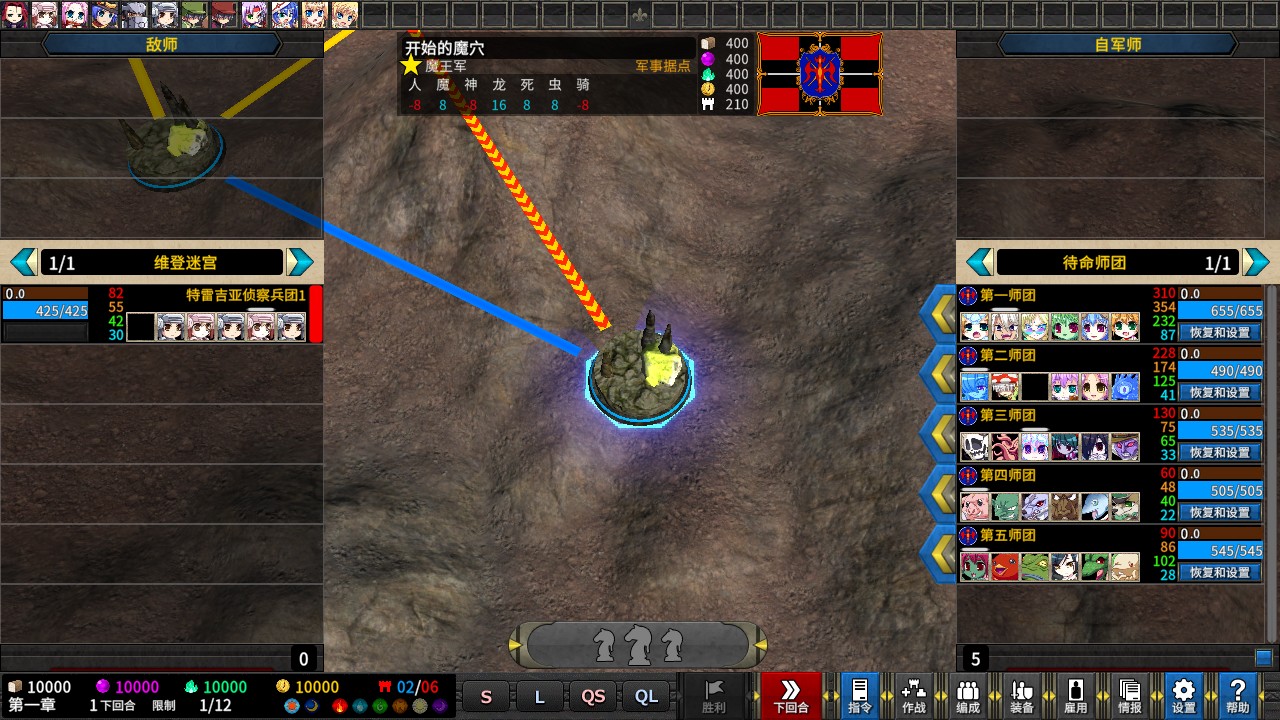This screenshot has height=720, width=1280.
Task: Open the 装备 equipment menu
Action: point(1021,695)
